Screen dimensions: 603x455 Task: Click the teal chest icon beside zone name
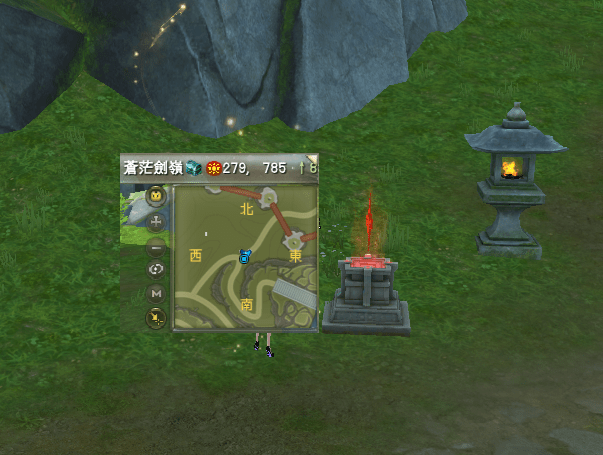tap(194, 168)
